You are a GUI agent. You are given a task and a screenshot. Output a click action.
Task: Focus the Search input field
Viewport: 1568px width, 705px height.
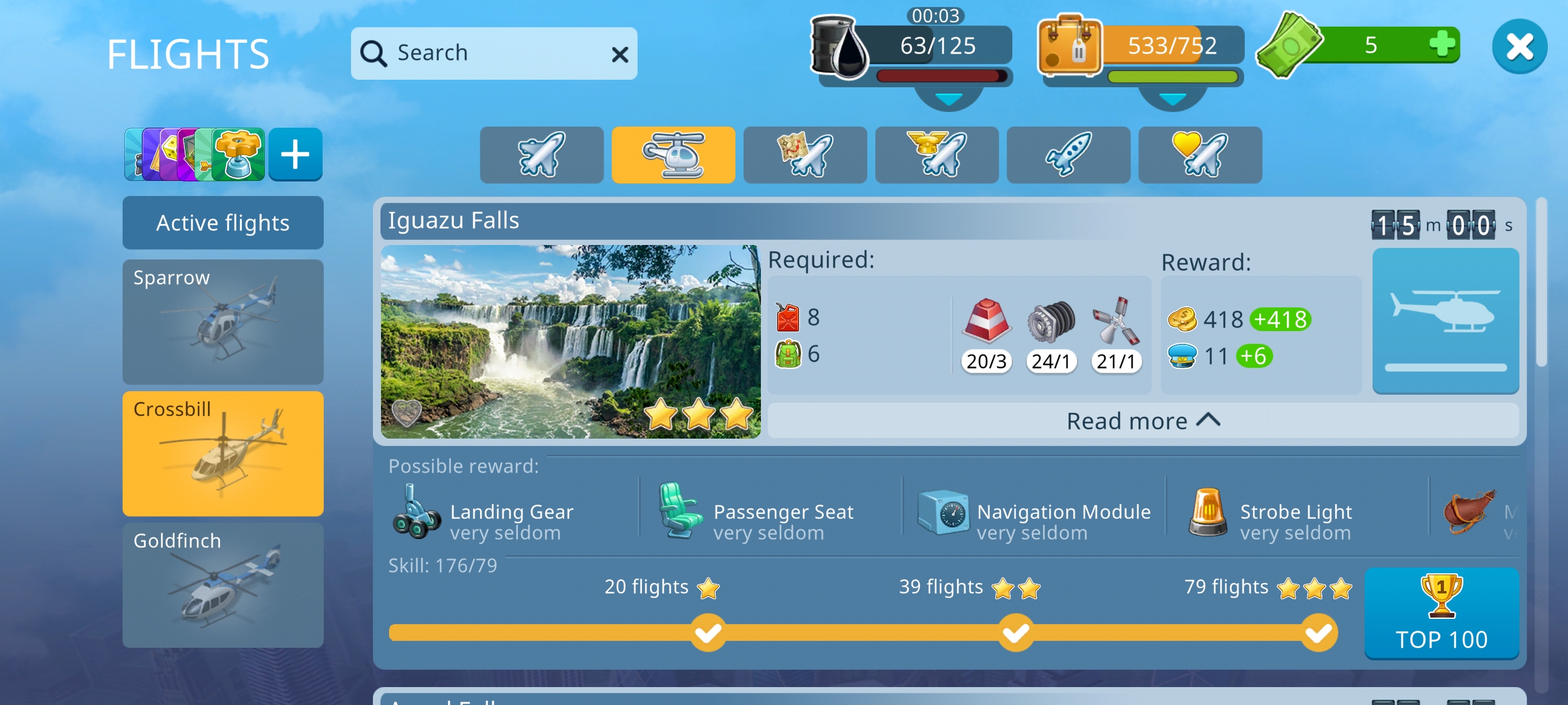pyautogui.click(x=487, y=54)
